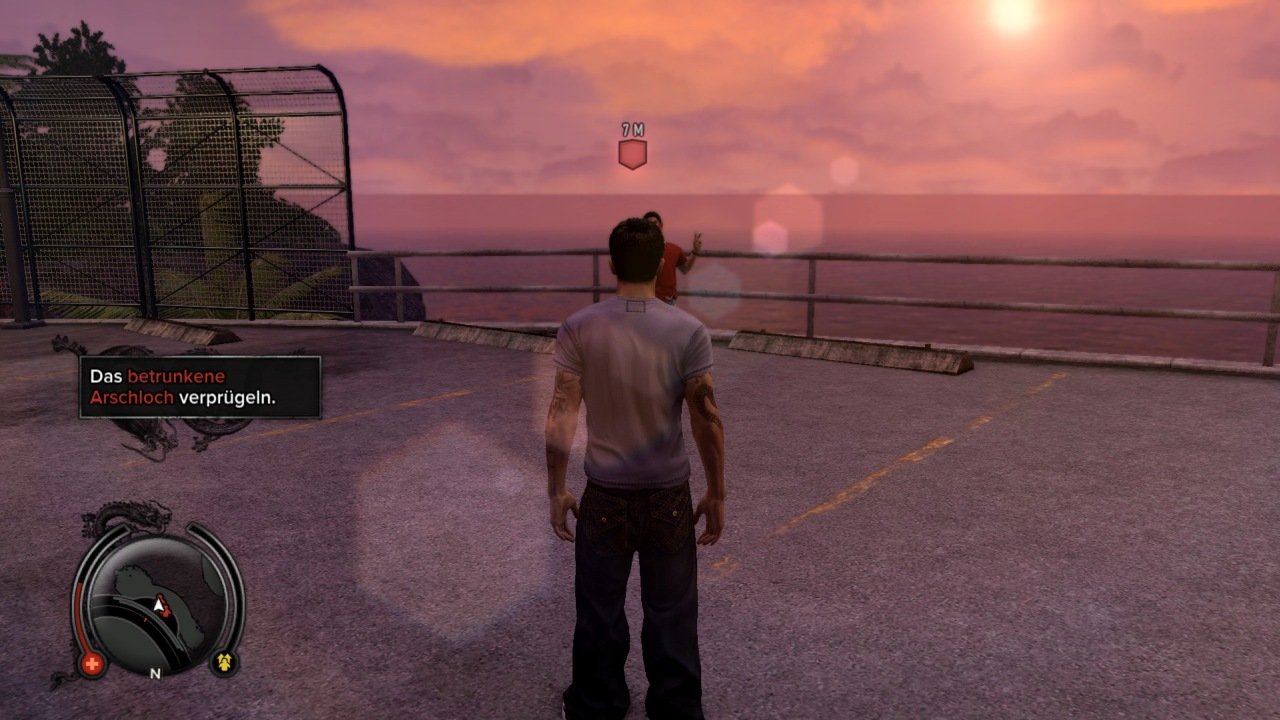
Task: Click the red health cross icon
Action: click(93, 664)
